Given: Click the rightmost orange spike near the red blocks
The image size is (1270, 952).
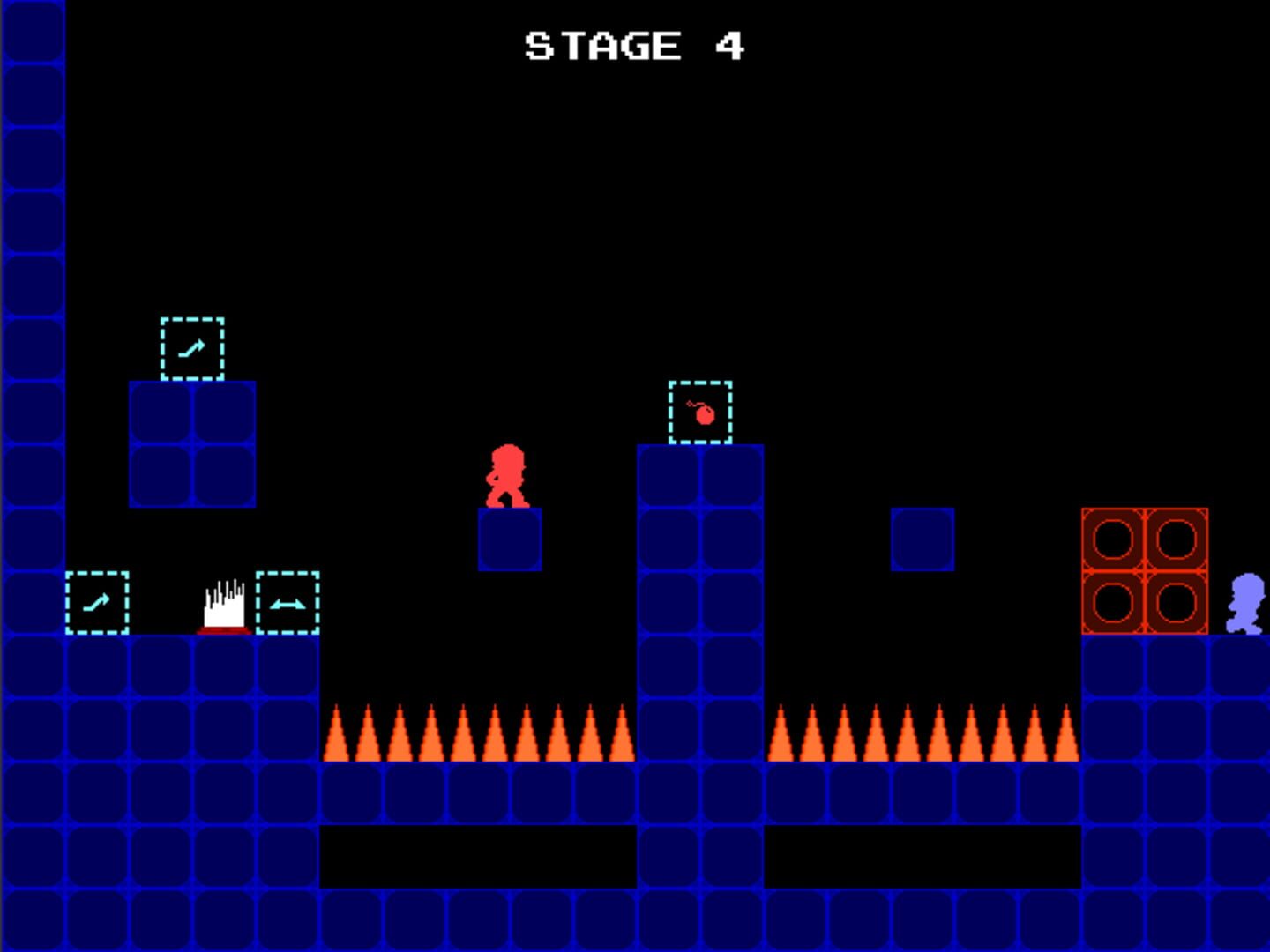Looking at the screenshot, I should click(1068, 736).
